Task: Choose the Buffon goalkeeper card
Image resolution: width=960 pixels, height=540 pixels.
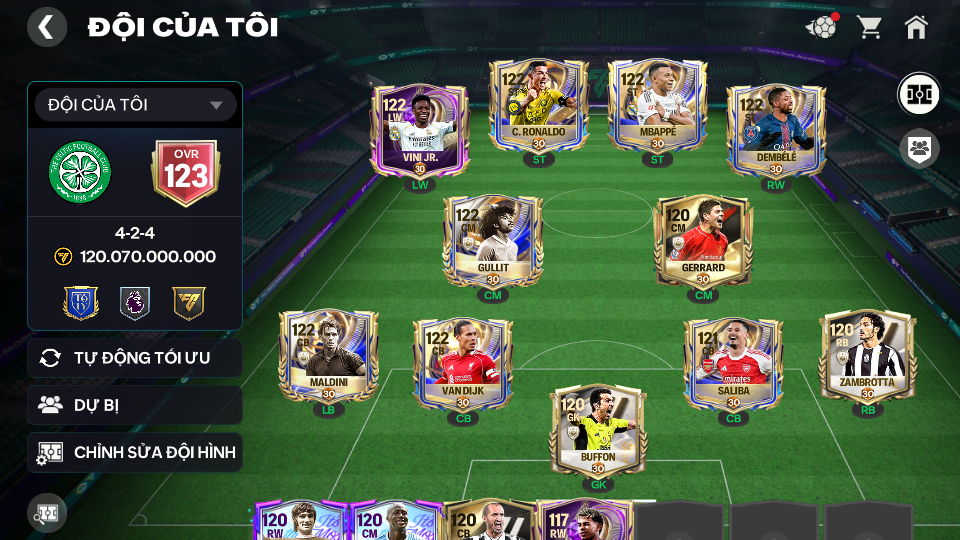Action: pos(598,430)
